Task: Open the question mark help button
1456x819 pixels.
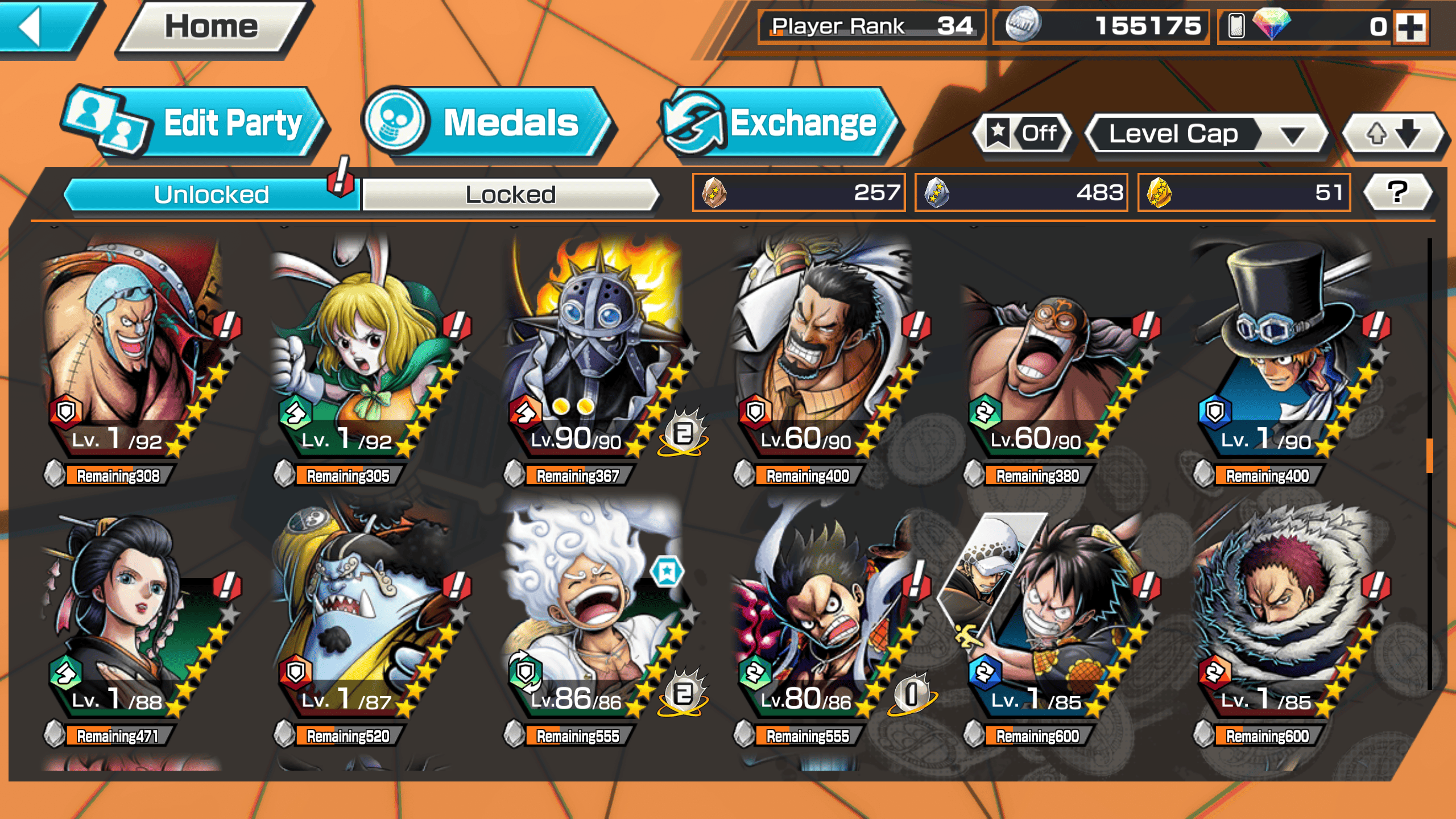Action: [x=1397, y=192]
